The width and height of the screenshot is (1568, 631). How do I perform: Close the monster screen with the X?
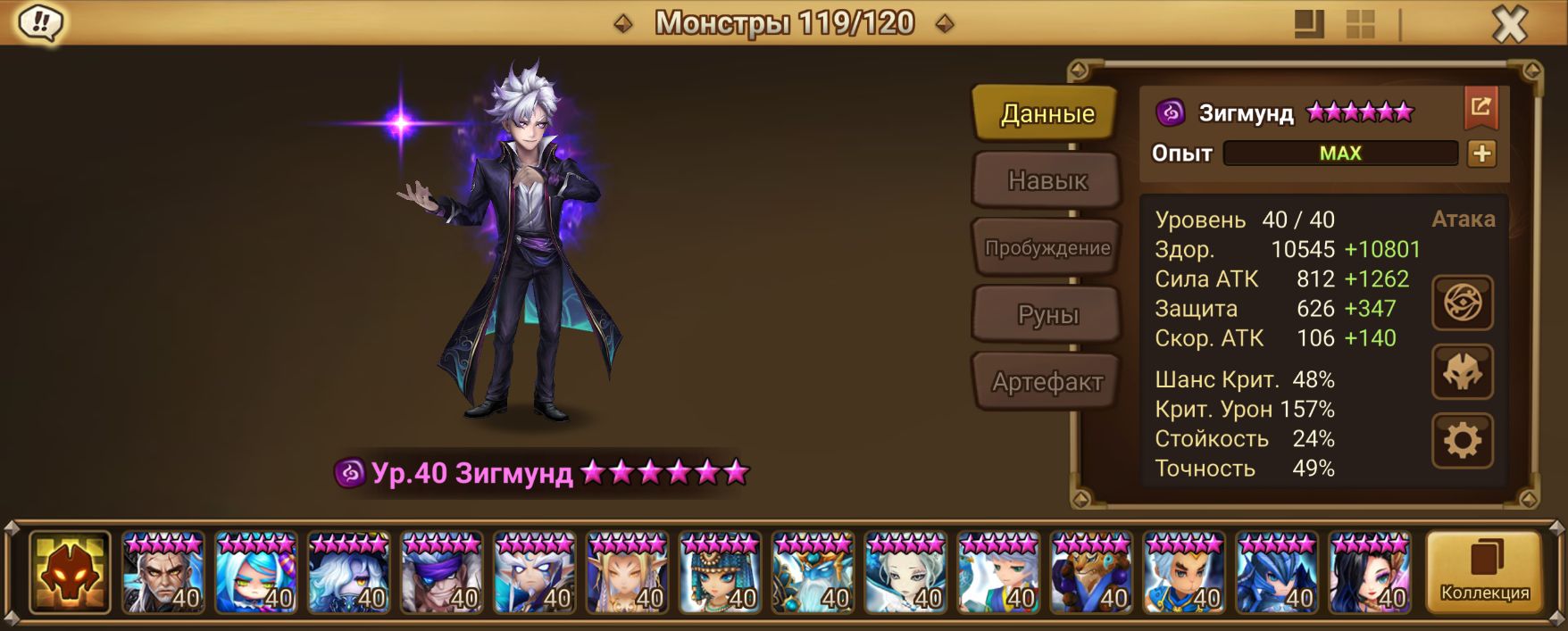(x=1509, y=25)
